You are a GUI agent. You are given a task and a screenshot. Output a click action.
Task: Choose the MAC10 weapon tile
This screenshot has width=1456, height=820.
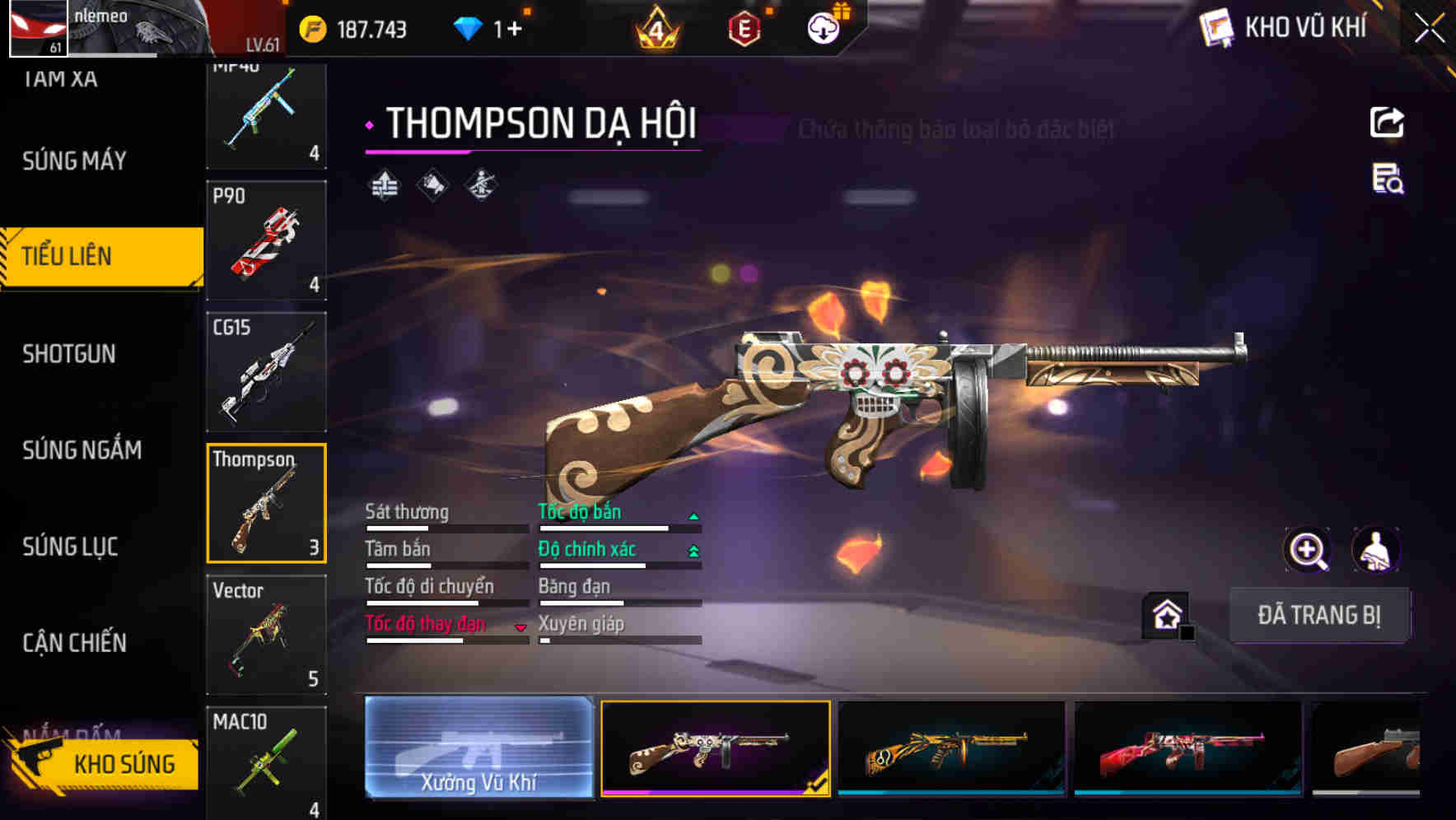click(x=266, y=762)
